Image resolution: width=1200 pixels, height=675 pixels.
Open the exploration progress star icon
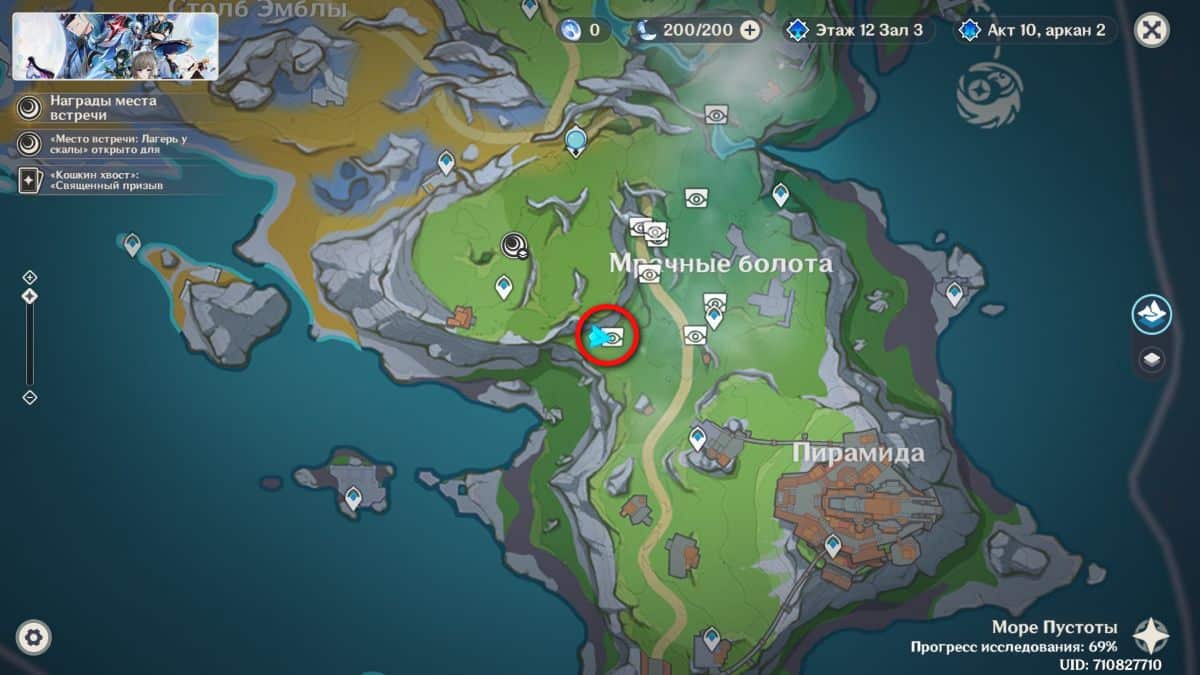(x=1151, y=635)
